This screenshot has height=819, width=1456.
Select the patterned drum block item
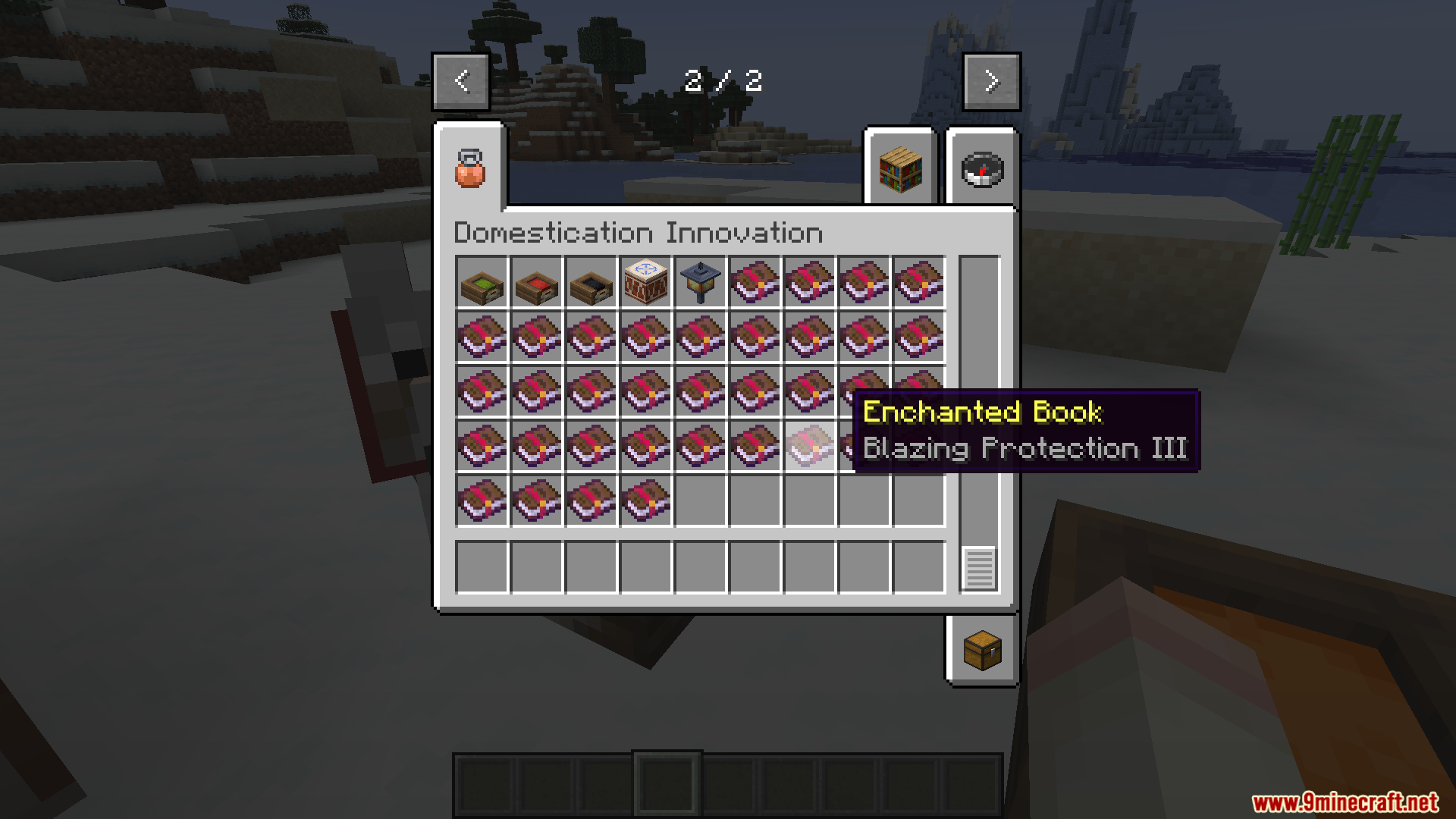(x=645, y=284)
